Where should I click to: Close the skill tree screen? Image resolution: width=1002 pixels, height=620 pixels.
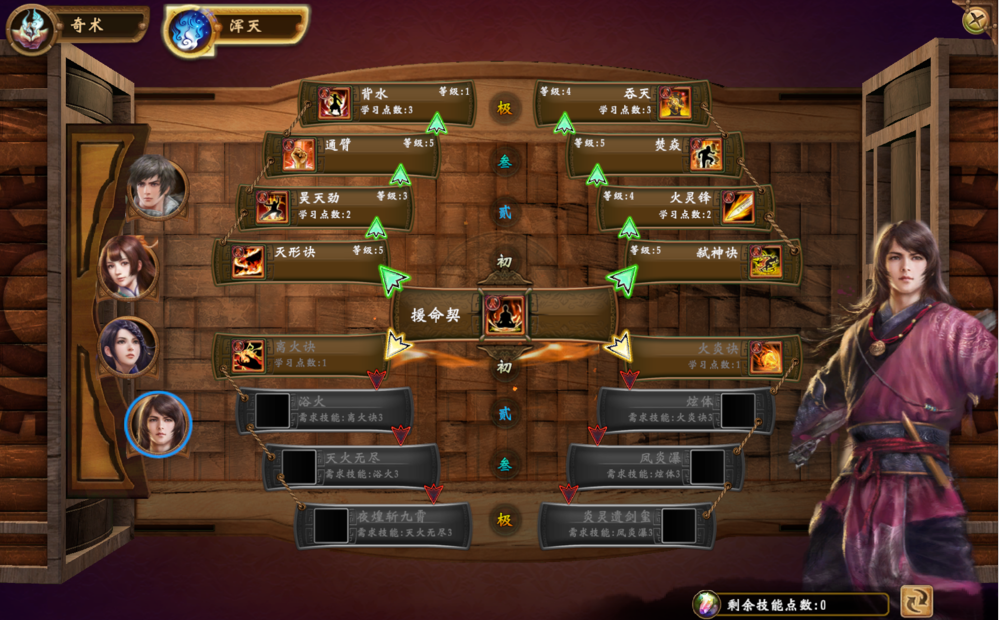click(975, 21)
